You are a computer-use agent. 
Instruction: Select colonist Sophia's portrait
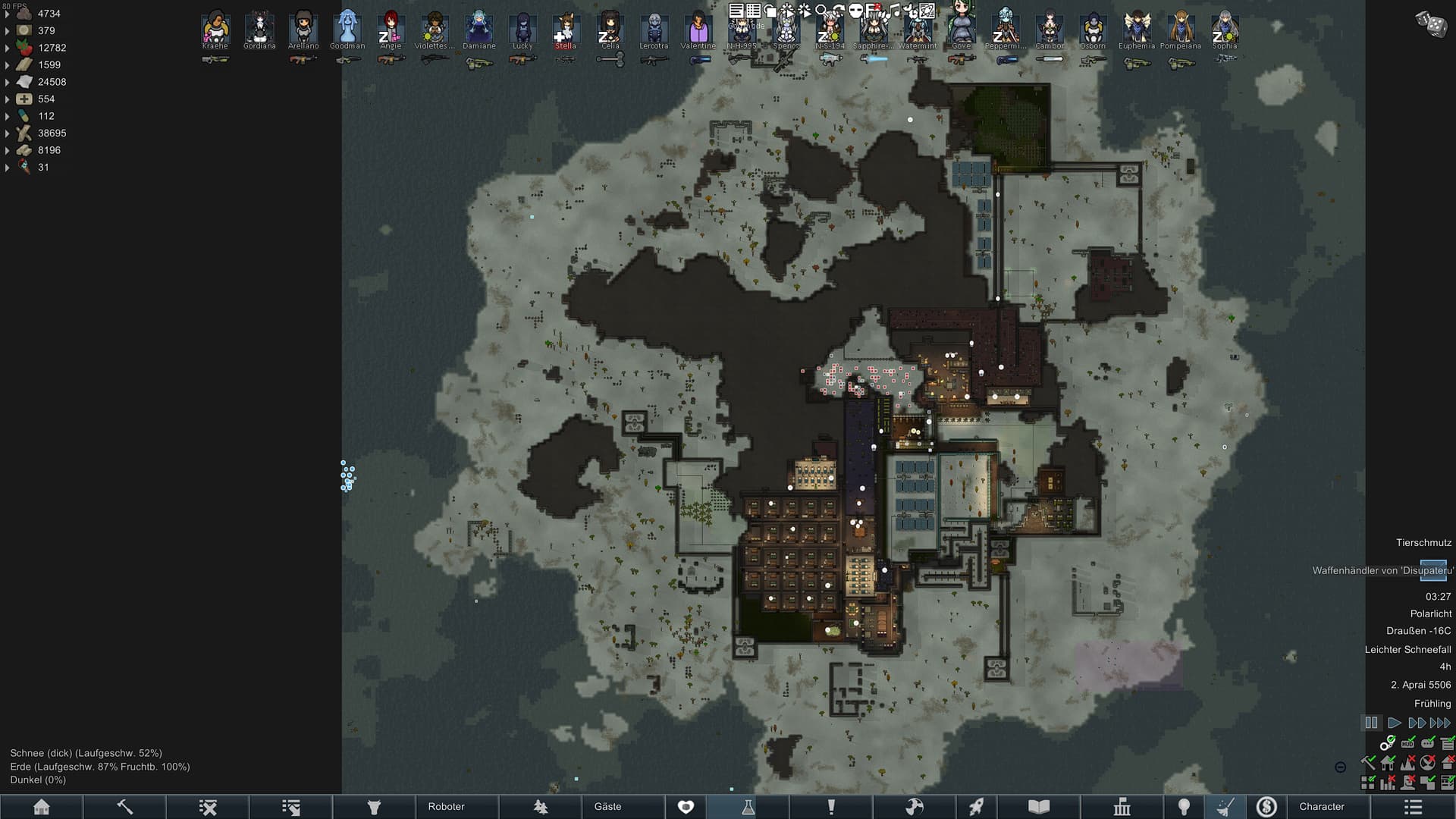click(x=1224, y=29)
